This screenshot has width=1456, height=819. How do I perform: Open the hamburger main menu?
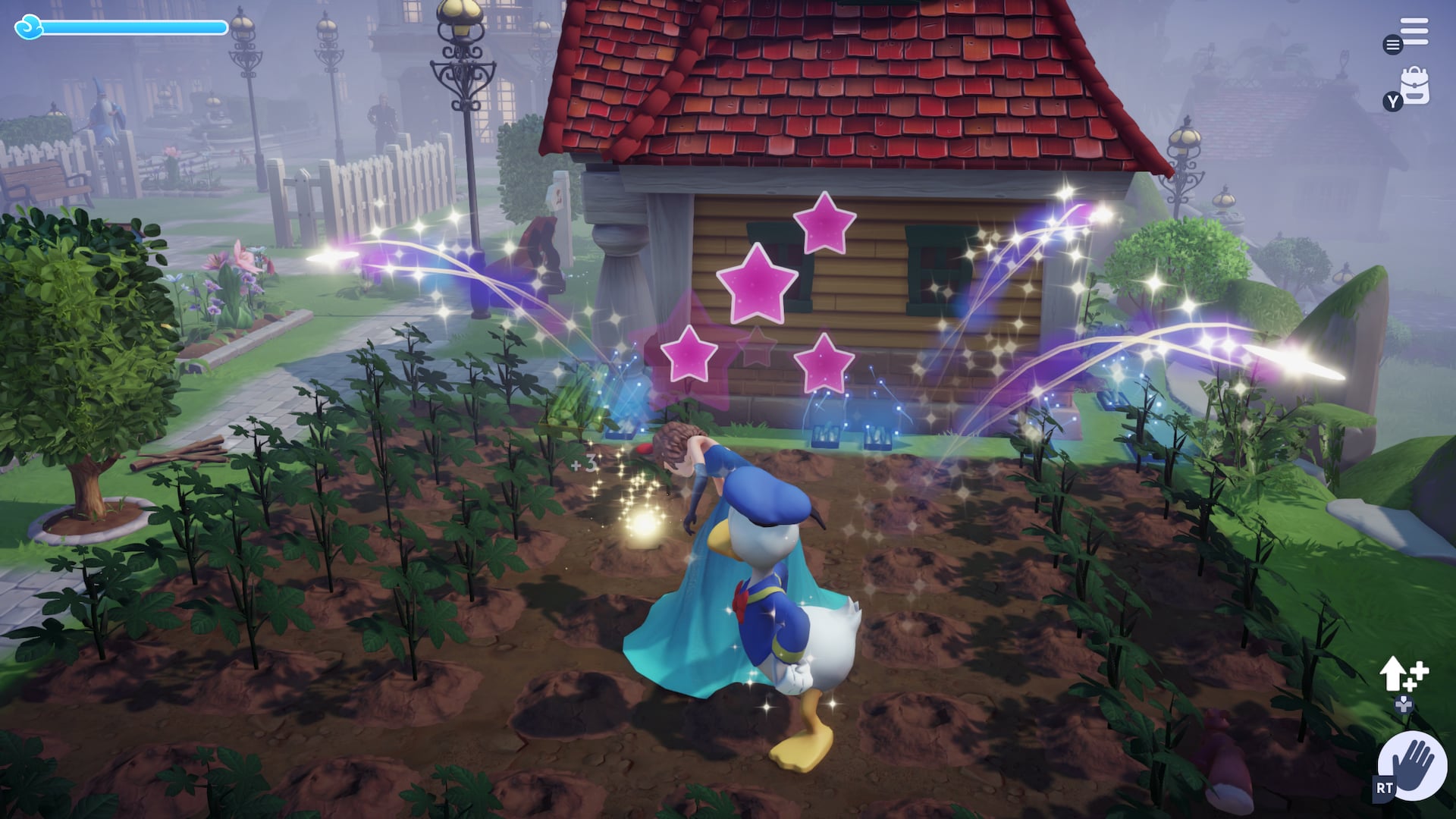click(1414, 32)
